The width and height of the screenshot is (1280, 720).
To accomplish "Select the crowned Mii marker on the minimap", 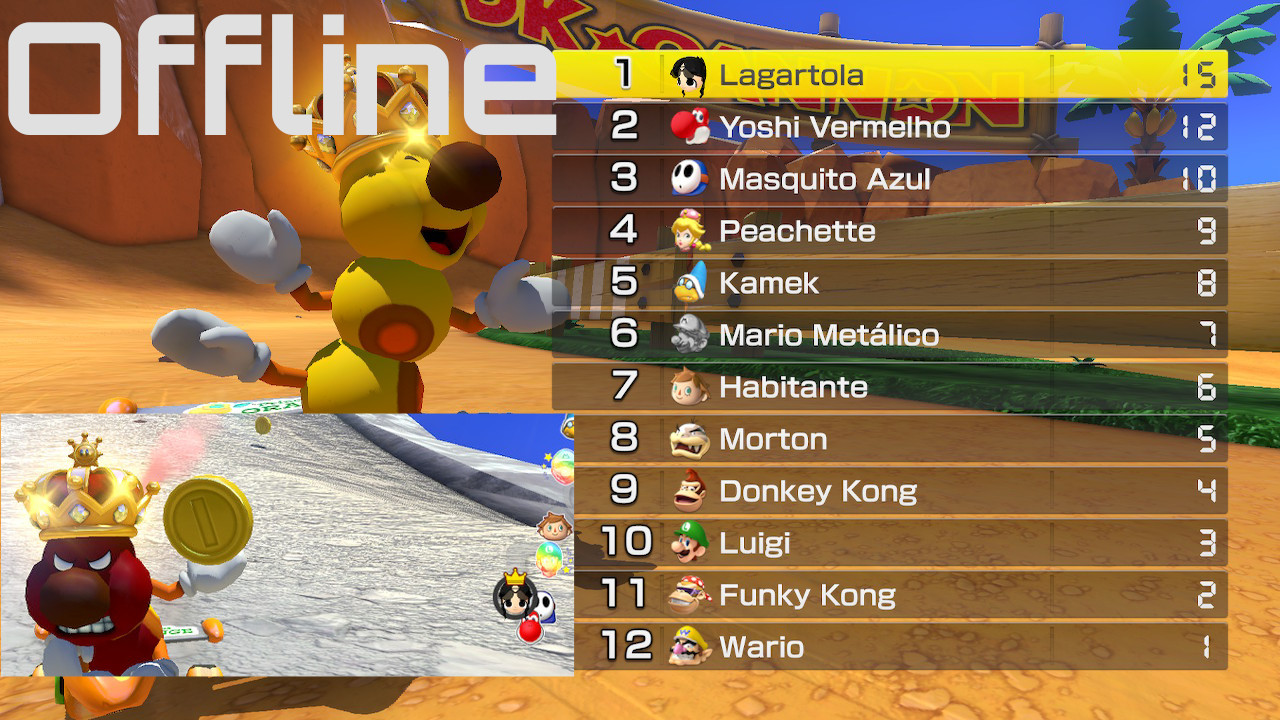I will 515,598.
